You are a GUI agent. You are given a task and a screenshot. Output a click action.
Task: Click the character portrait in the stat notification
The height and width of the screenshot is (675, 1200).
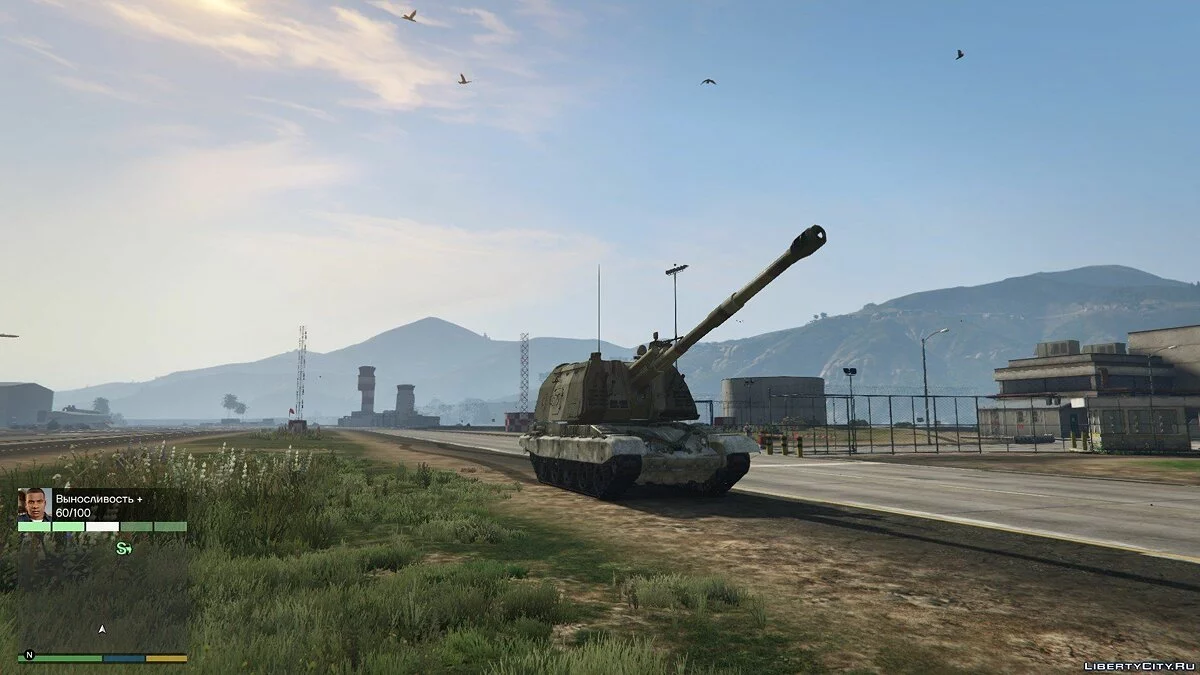(x=34, y=504)
